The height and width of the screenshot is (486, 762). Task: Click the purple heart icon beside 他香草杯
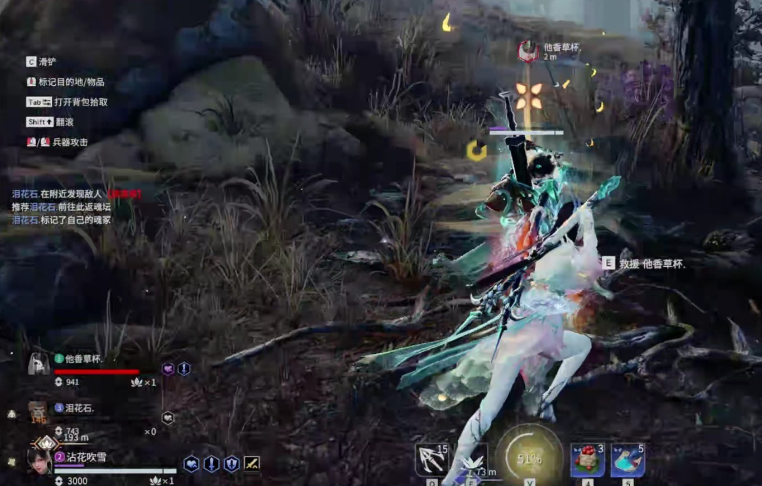[168, 369]
